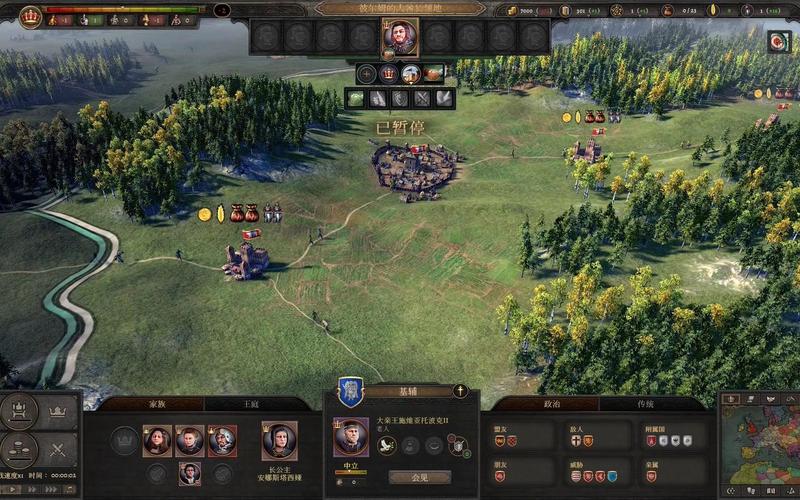Click the world minimap
800x500 pixels.
(x=759, y=446)
